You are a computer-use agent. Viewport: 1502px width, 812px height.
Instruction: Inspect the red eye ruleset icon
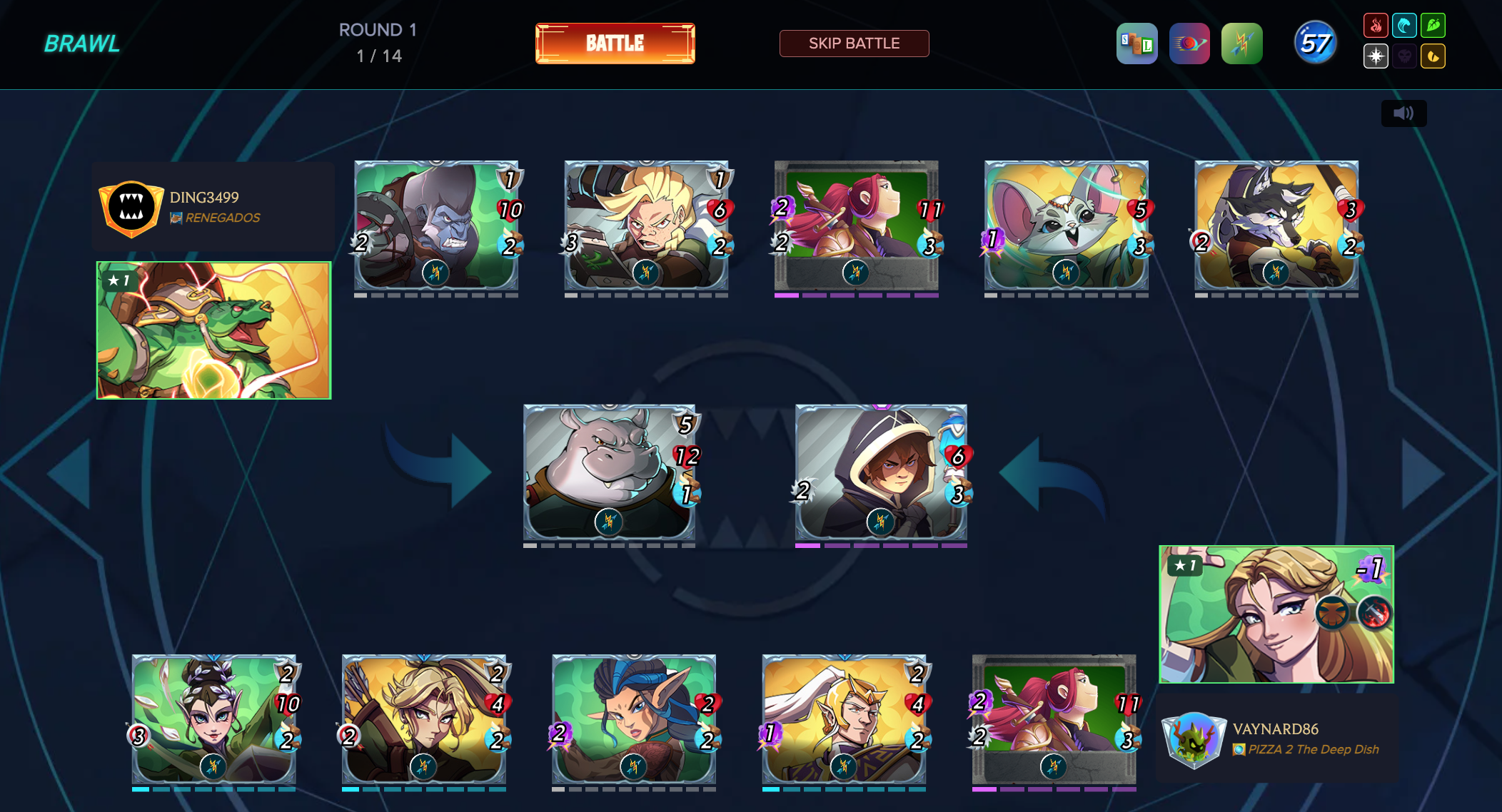tap(1189, 44)
